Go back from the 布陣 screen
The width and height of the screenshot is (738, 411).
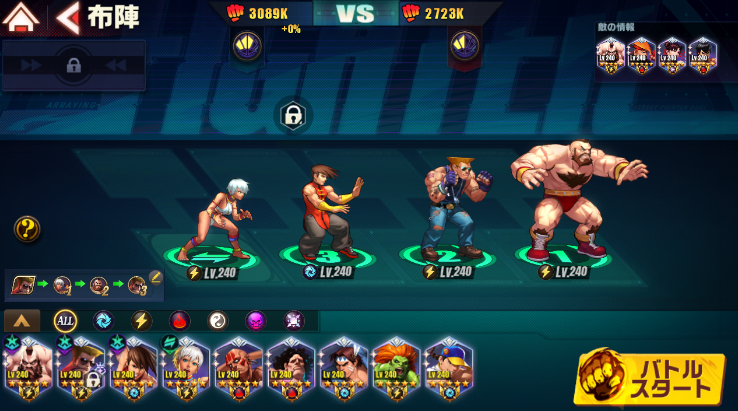tap(68, 17)
